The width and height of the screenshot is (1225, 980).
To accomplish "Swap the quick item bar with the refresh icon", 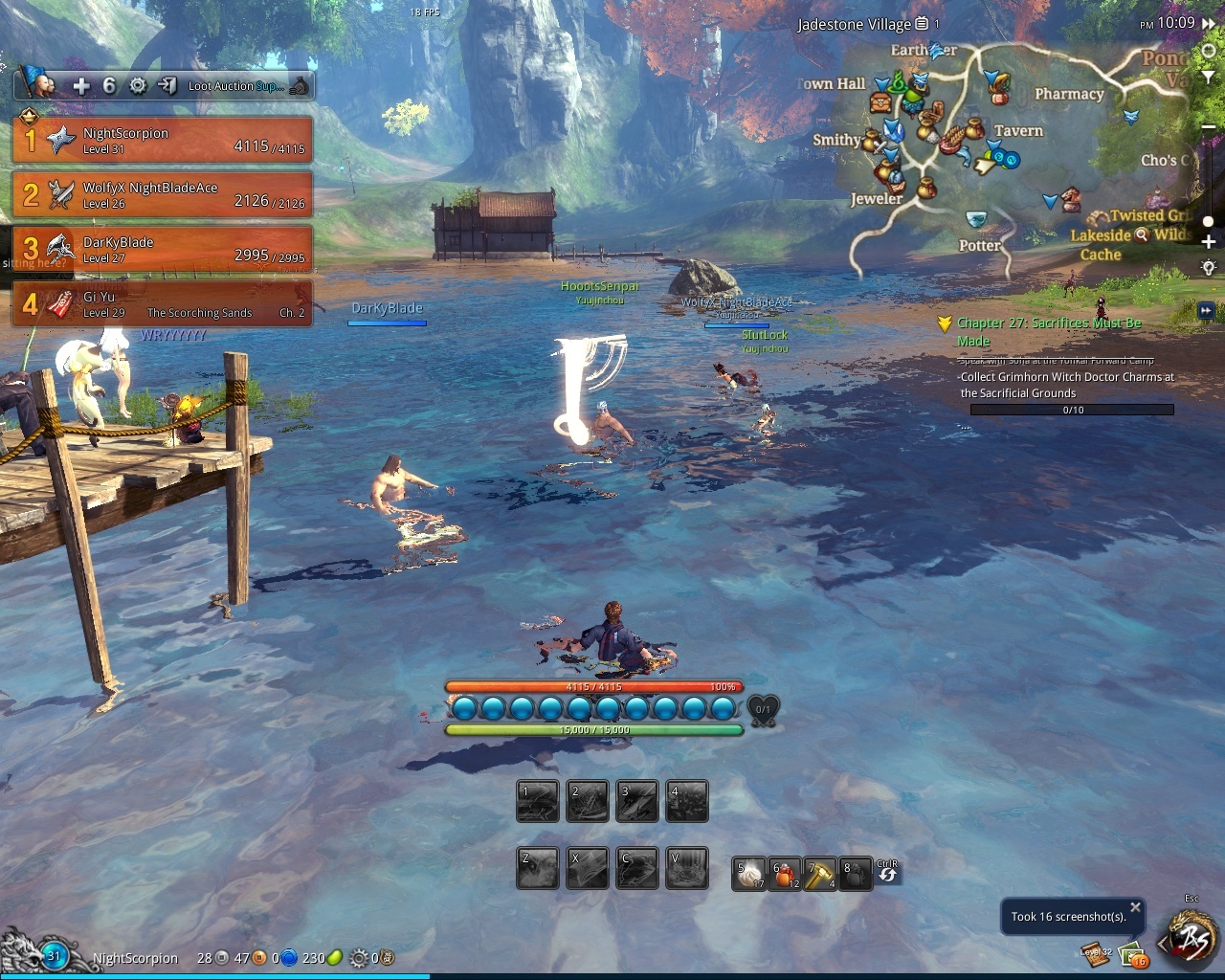I will [887, 874].
